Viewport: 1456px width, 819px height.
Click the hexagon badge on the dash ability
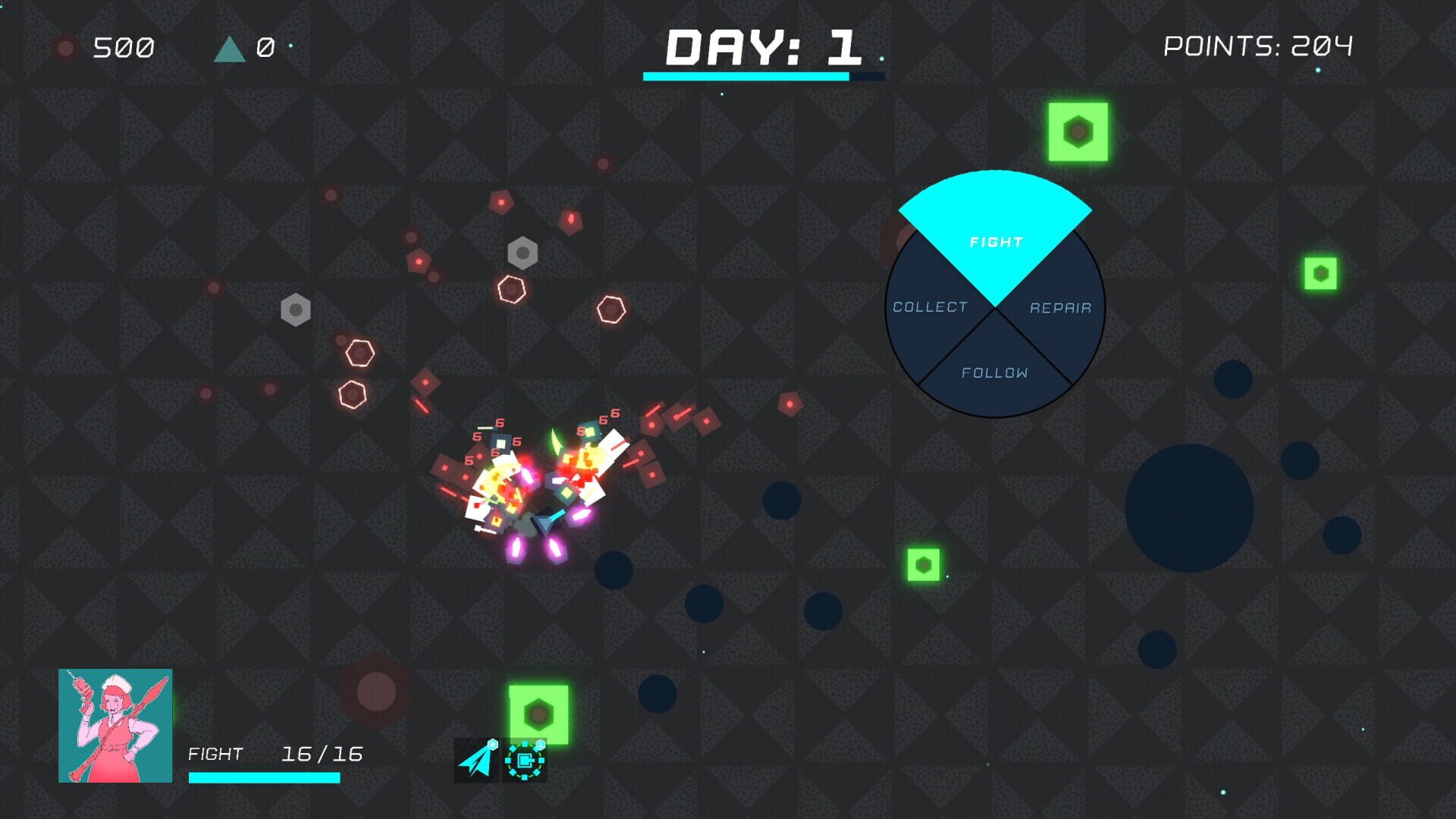coord(493,745)
